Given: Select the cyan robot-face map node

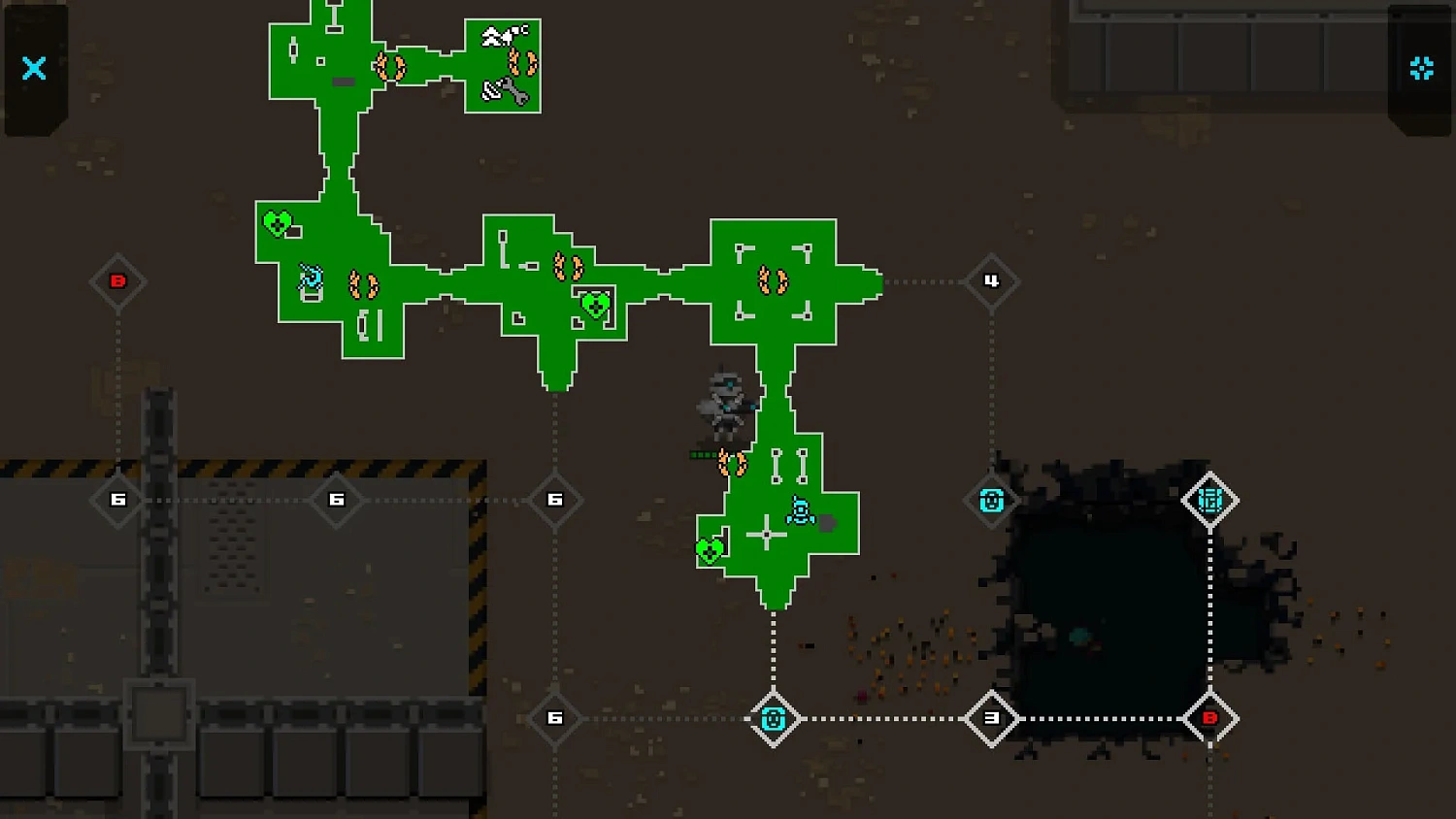Looking at the screenshot, I should click(x=774, y=719).
